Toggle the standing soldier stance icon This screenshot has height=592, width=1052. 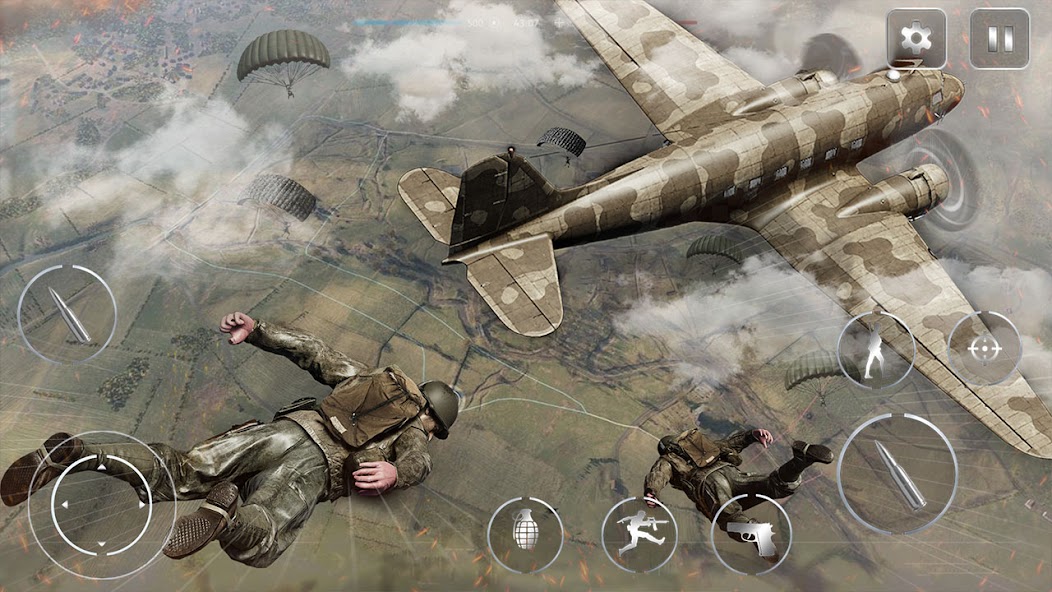tap(876, 350)
